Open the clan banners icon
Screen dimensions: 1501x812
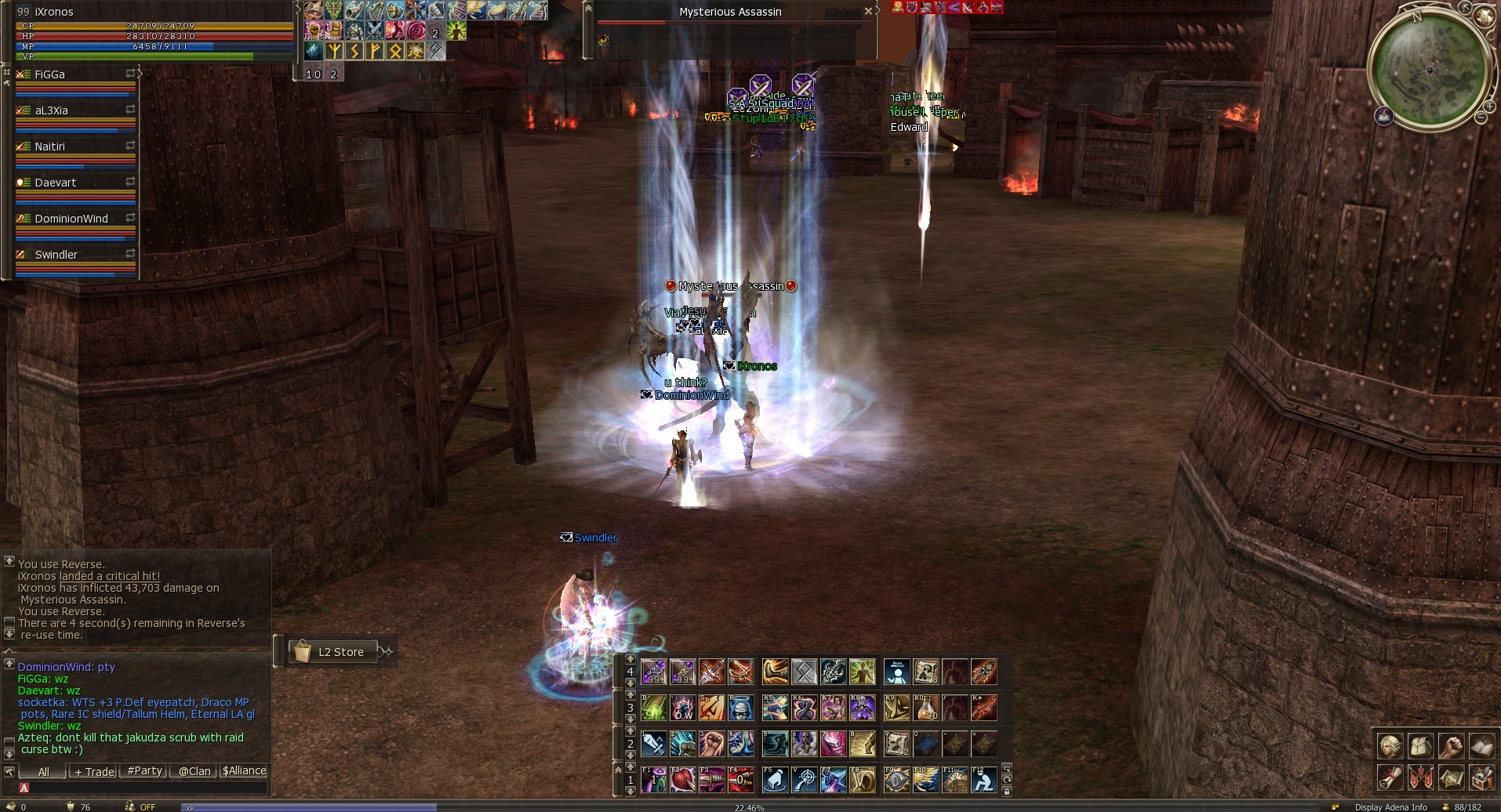pos(1420,778)
